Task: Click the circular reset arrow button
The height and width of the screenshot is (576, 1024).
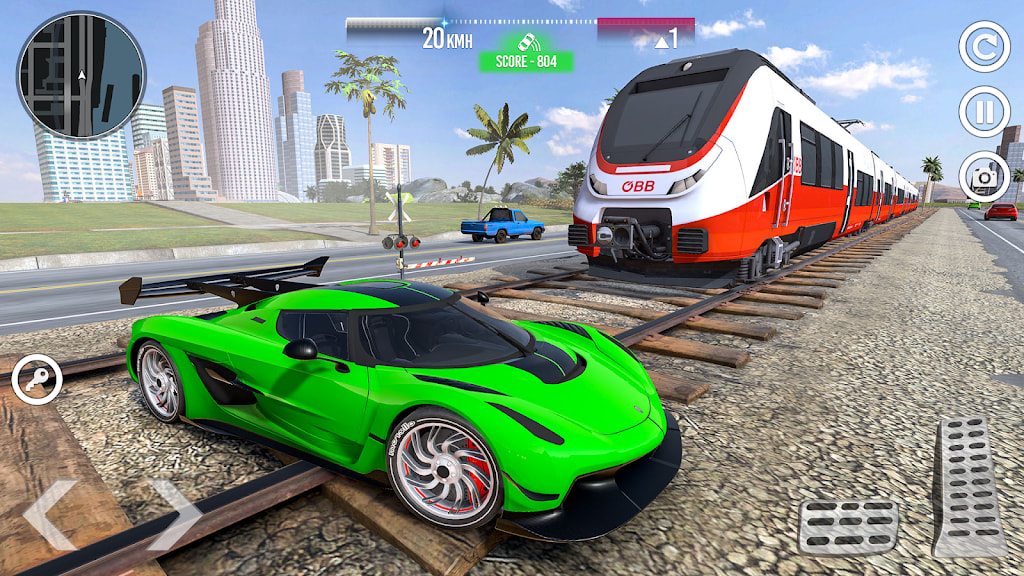Action: click(x=984, y=47)
